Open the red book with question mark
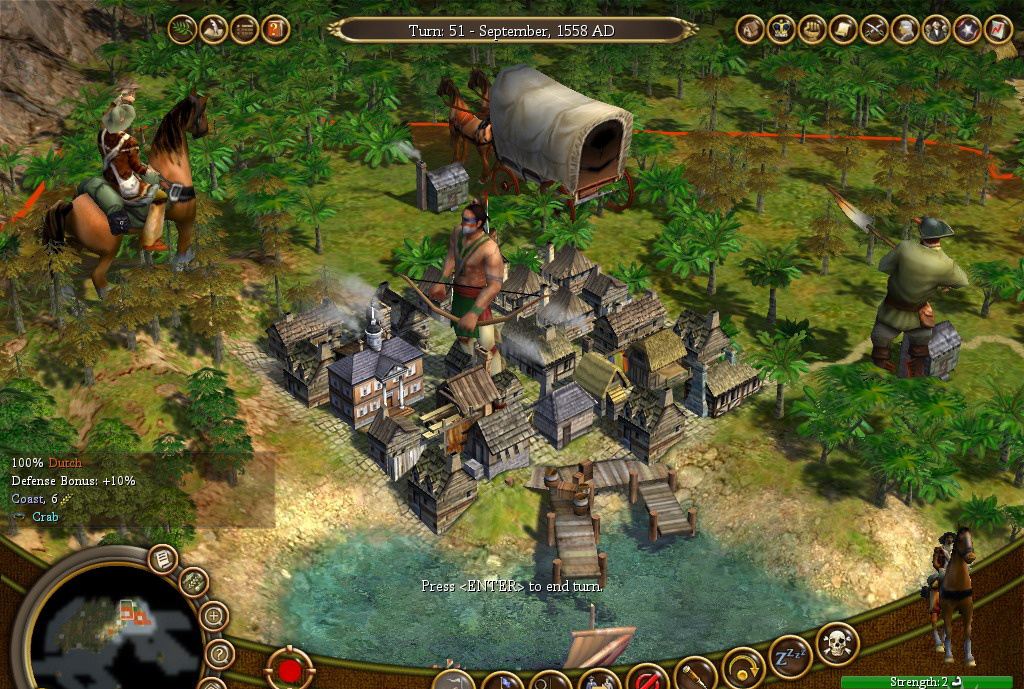The height and width of the screenshot is (689, 1024). point(275,29)
